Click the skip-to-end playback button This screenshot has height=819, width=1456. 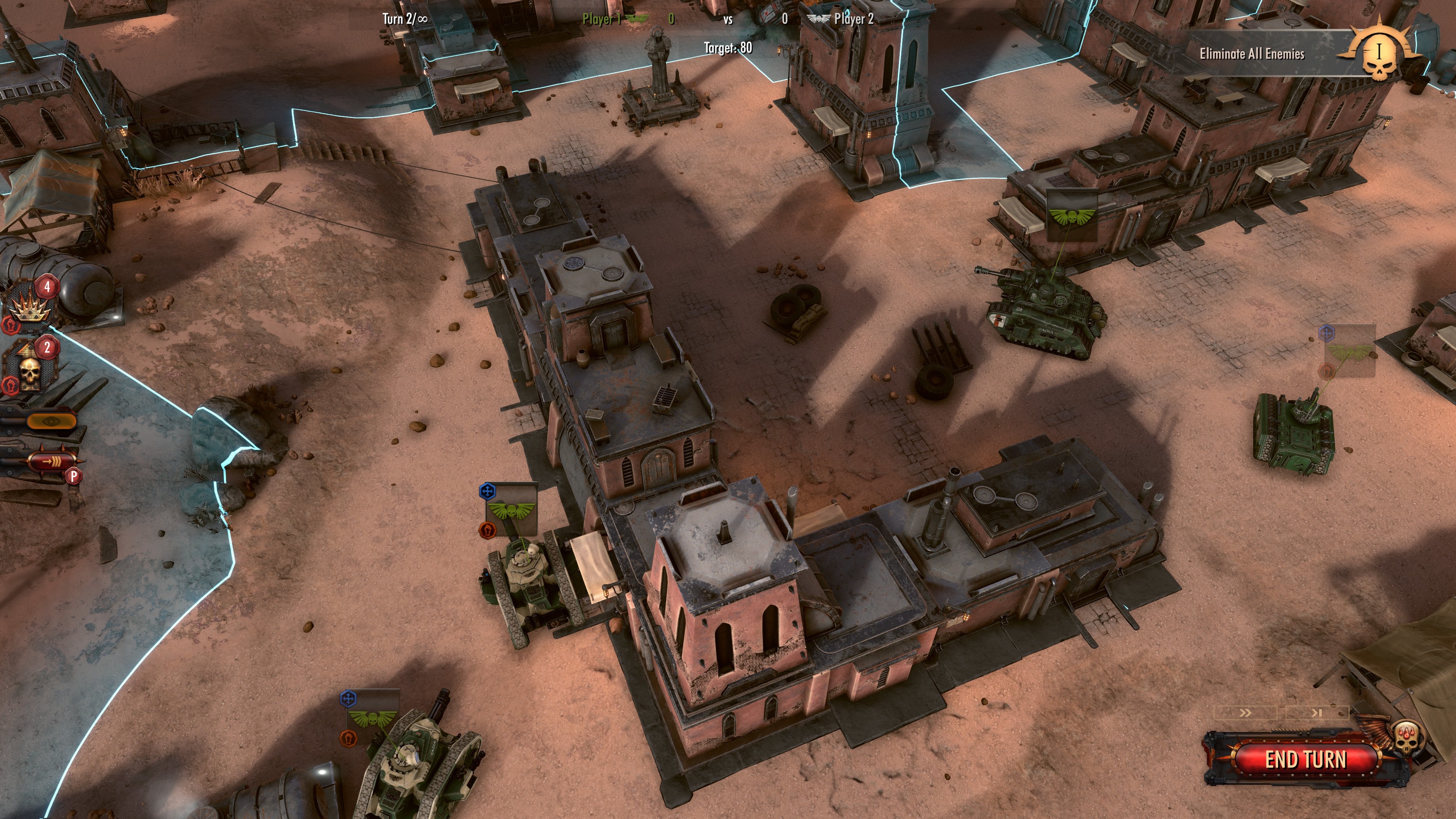click(1318, 713)
